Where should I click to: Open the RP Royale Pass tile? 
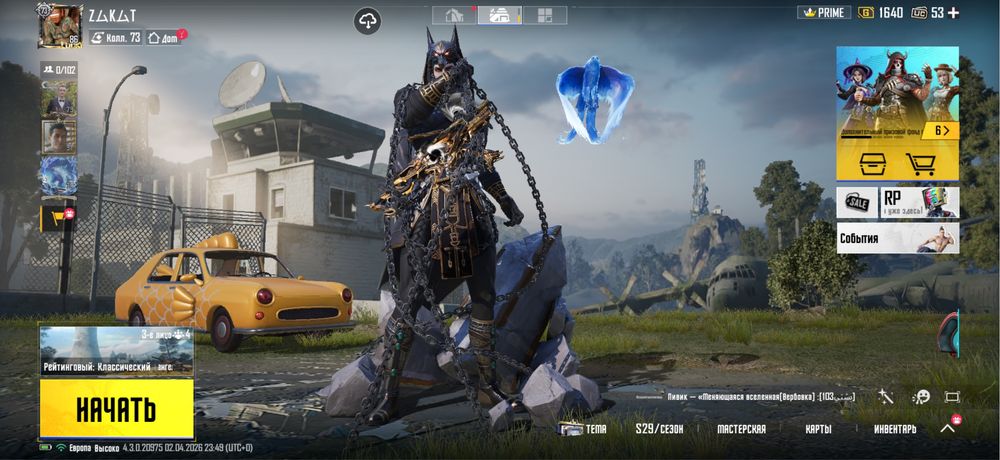pos(919,202)
